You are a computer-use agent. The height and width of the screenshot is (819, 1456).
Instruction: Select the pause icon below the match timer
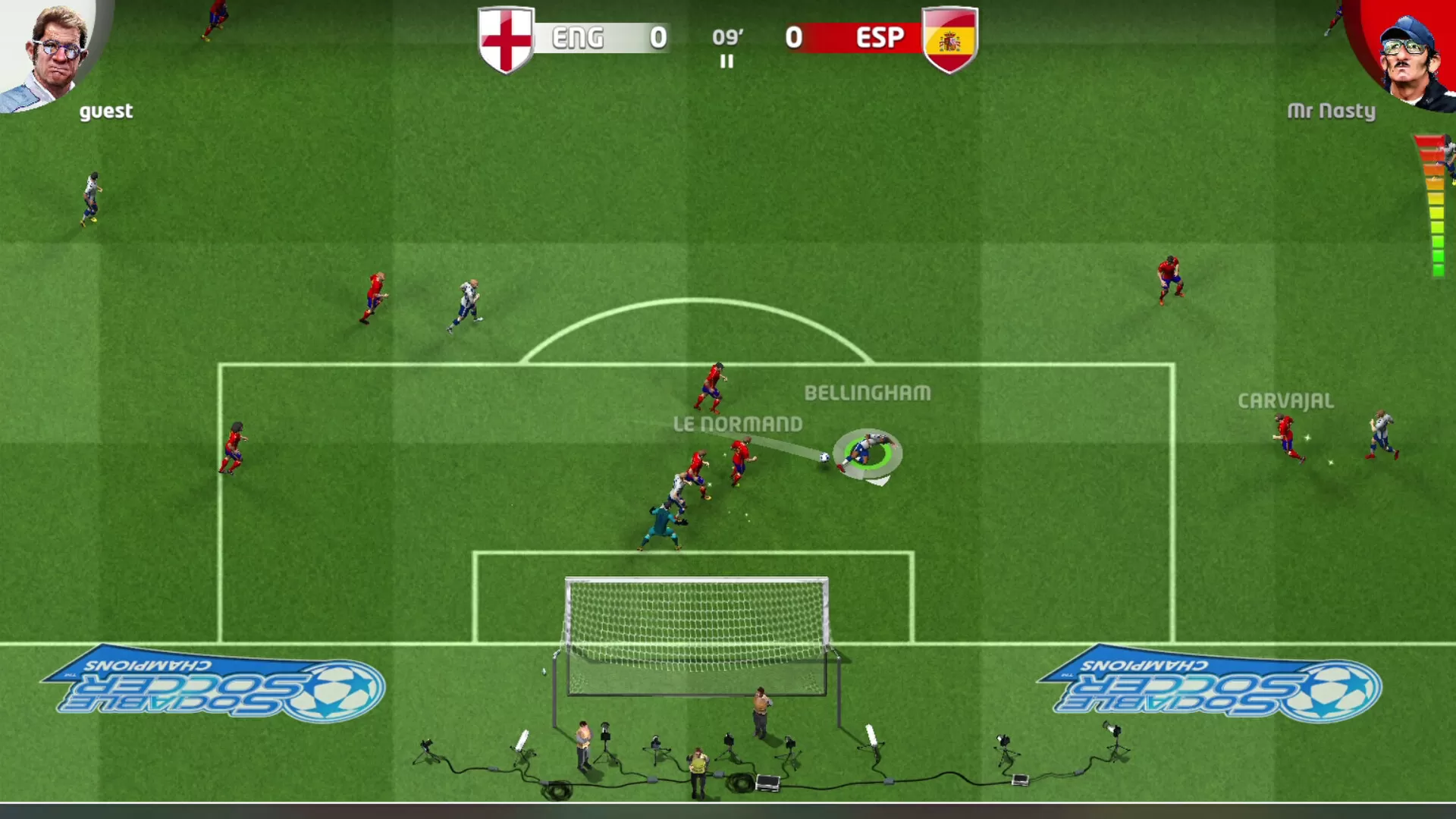(x=726, y=62)
